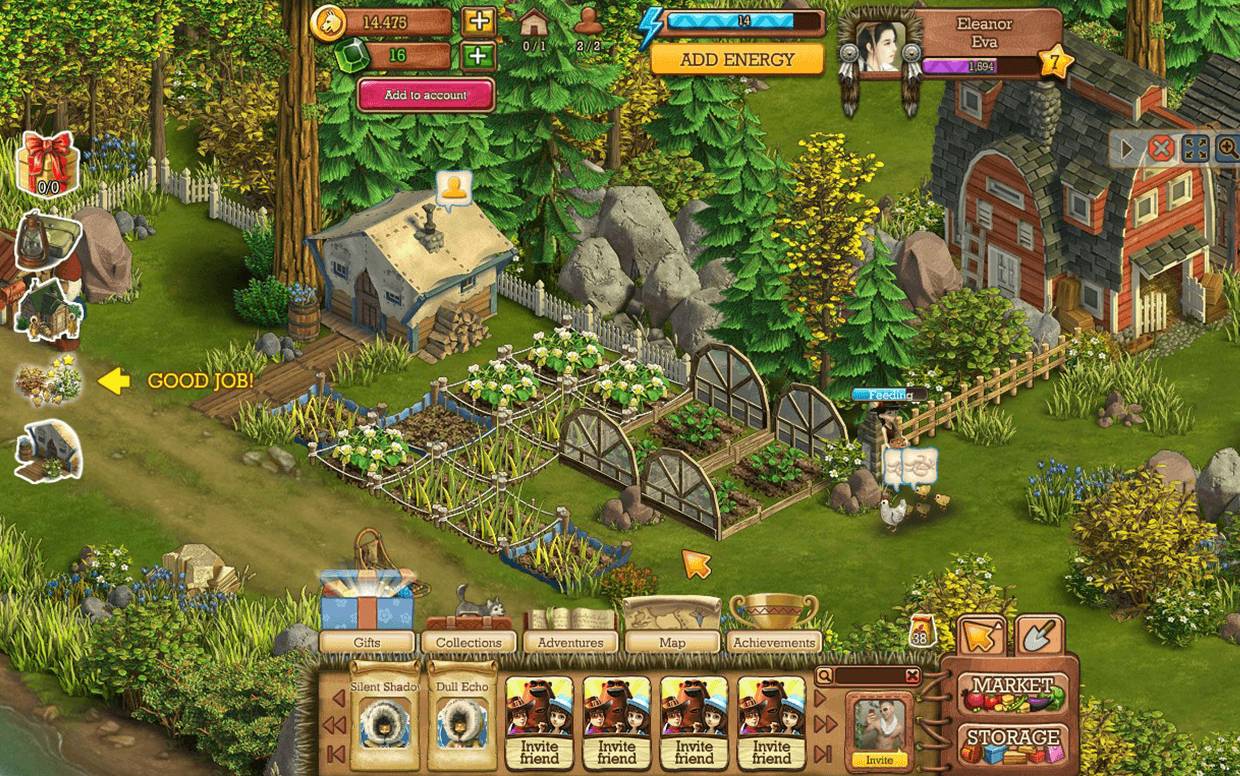Open the Collections menu
Viewport: 1240px width, 776px height.
469,642
